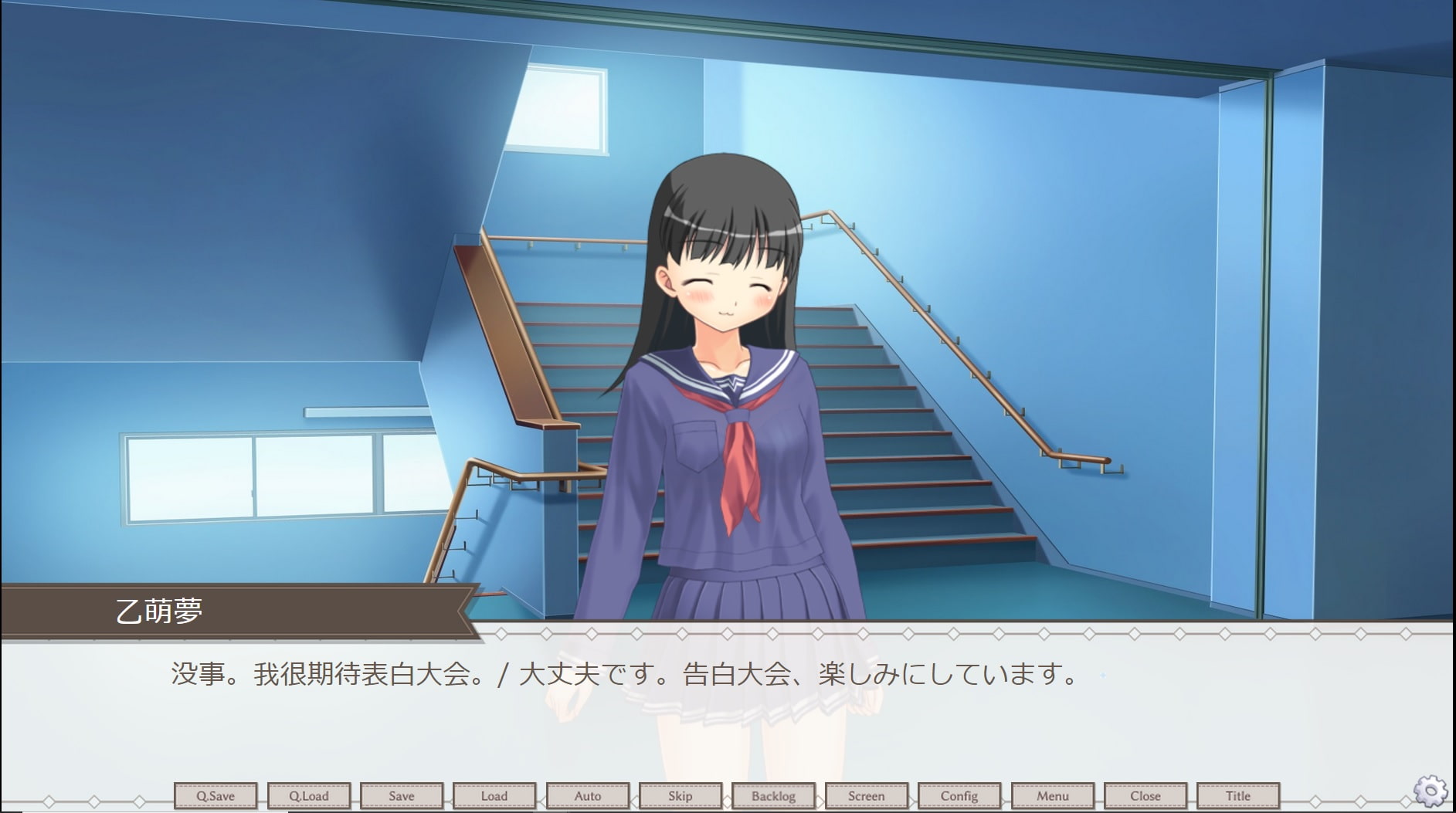Open the Load menu

tap(494, 795)
